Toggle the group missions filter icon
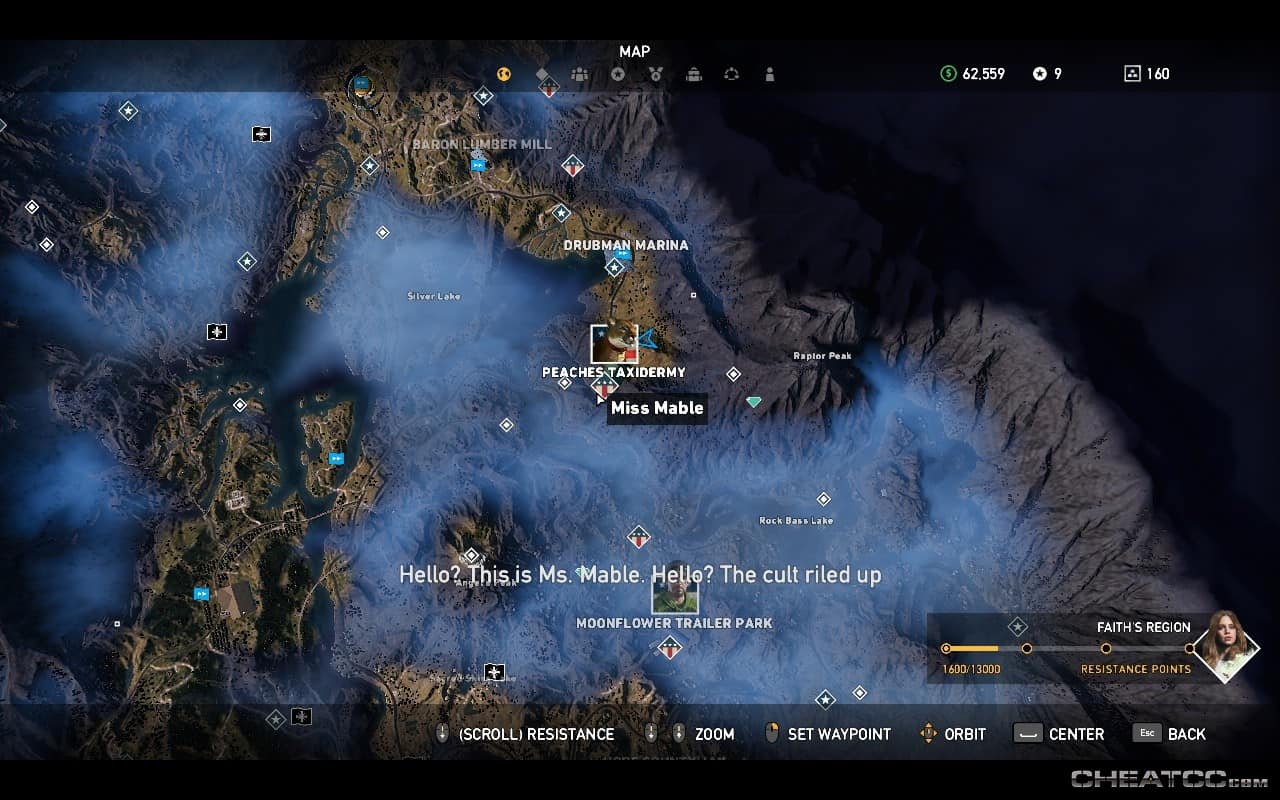Screen dimensions: 1280x800 coord(578,73)
